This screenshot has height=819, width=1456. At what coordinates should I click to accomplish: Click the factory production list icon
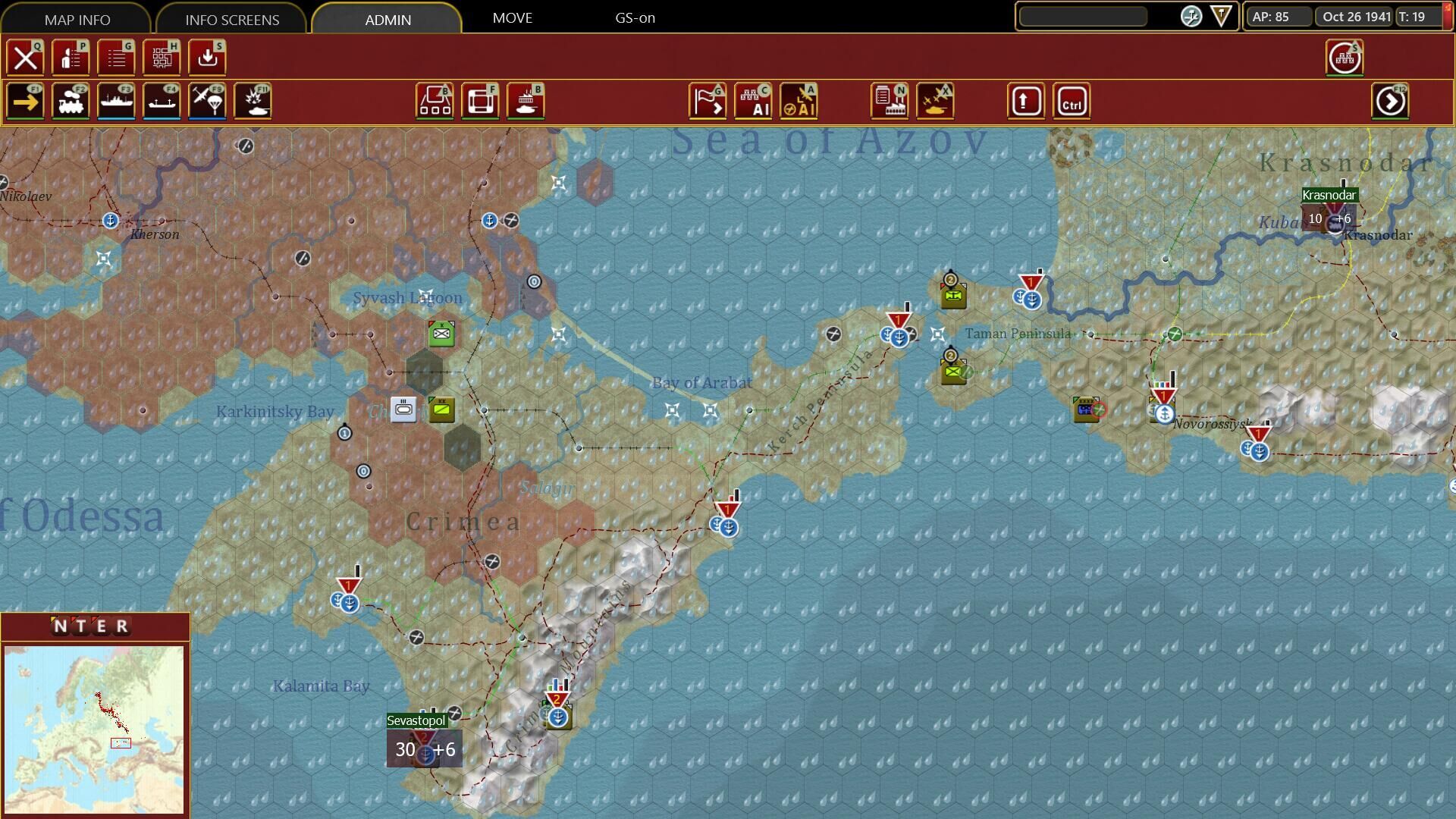890,101
